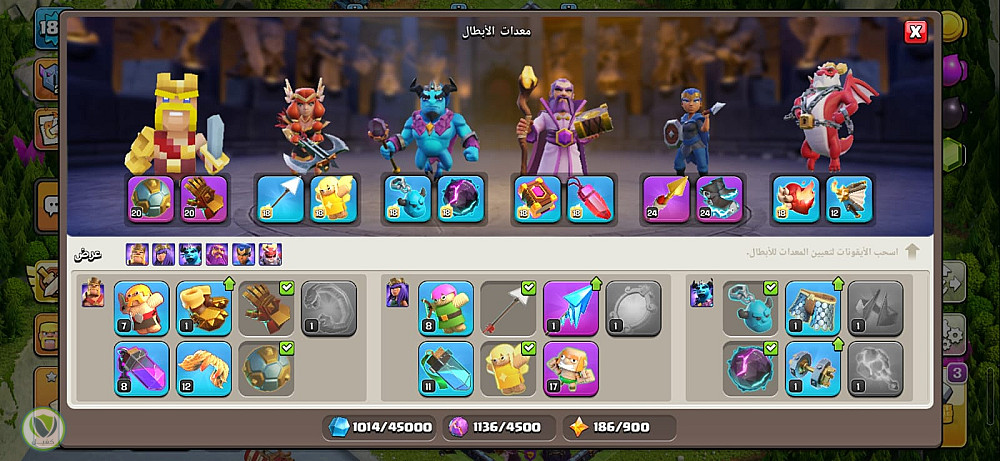Select the Grand Warden's equipped Eternal Tome
The height and width of the screenshot is (461, 1000).
pyautogui.click(x=537, y=198)
